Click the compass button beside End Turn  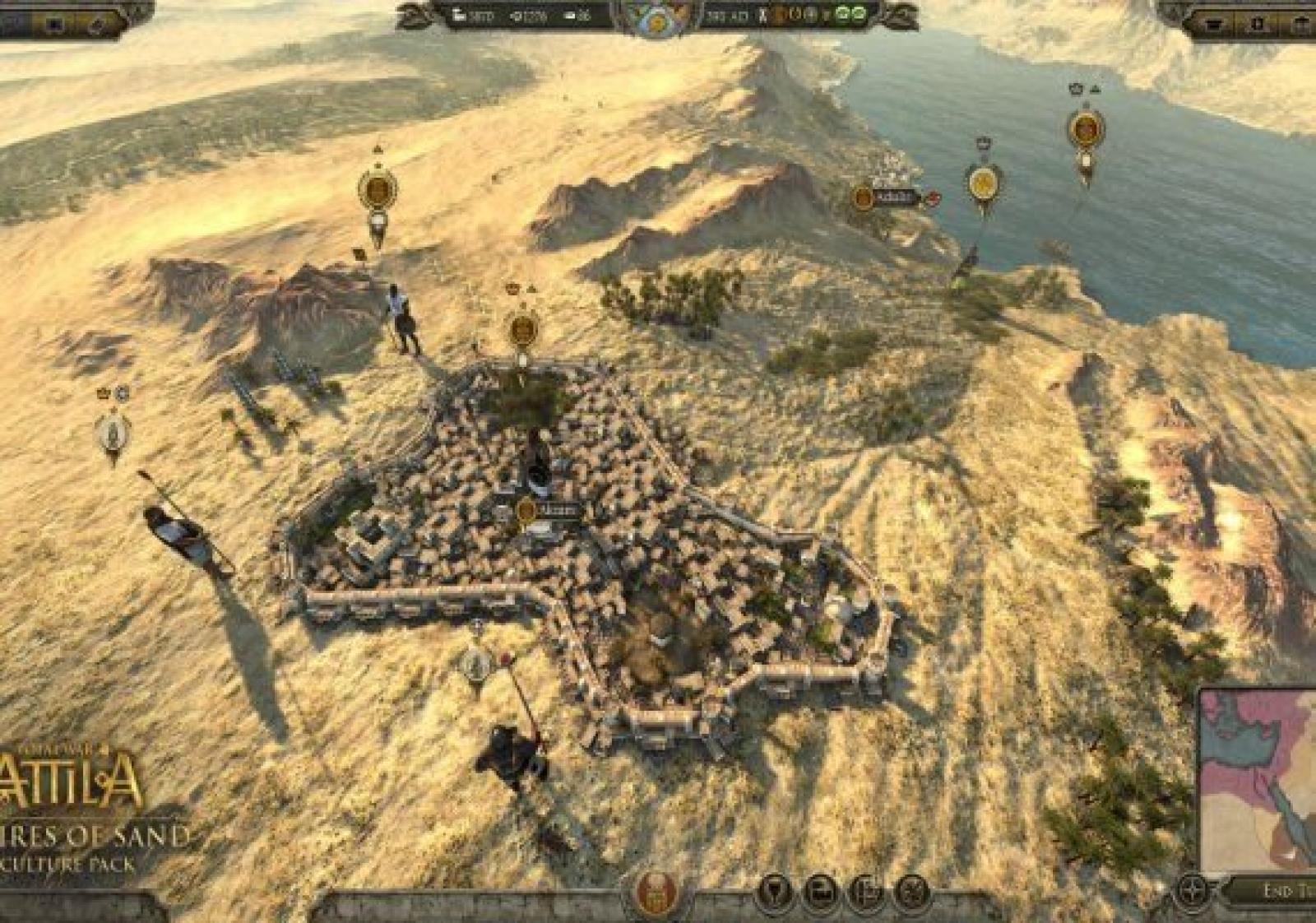click(x=1193, y=891)
